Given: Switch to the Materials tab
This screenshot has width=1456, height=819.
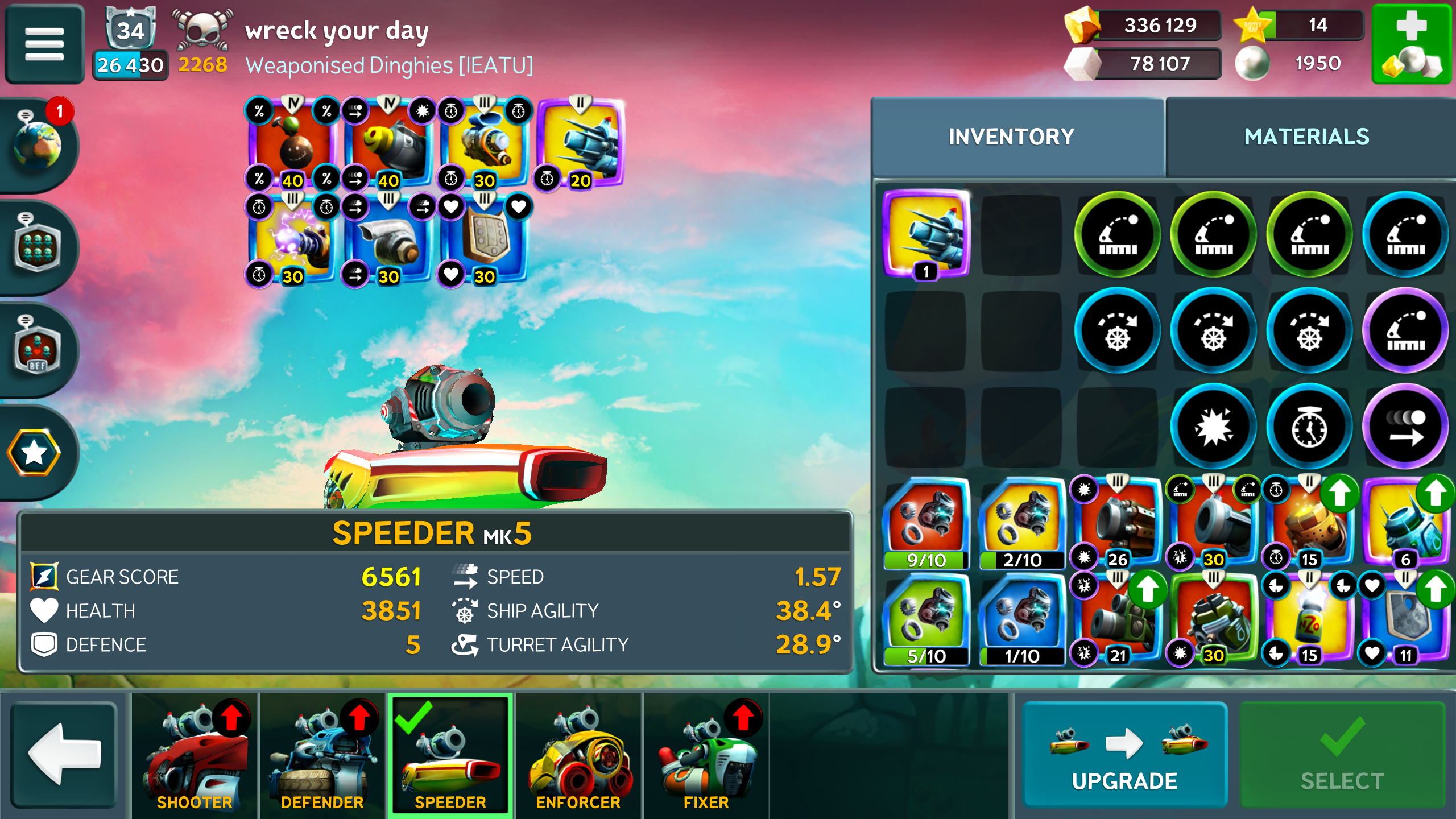Looking at the screenshot, I should tap(1306, 137).
